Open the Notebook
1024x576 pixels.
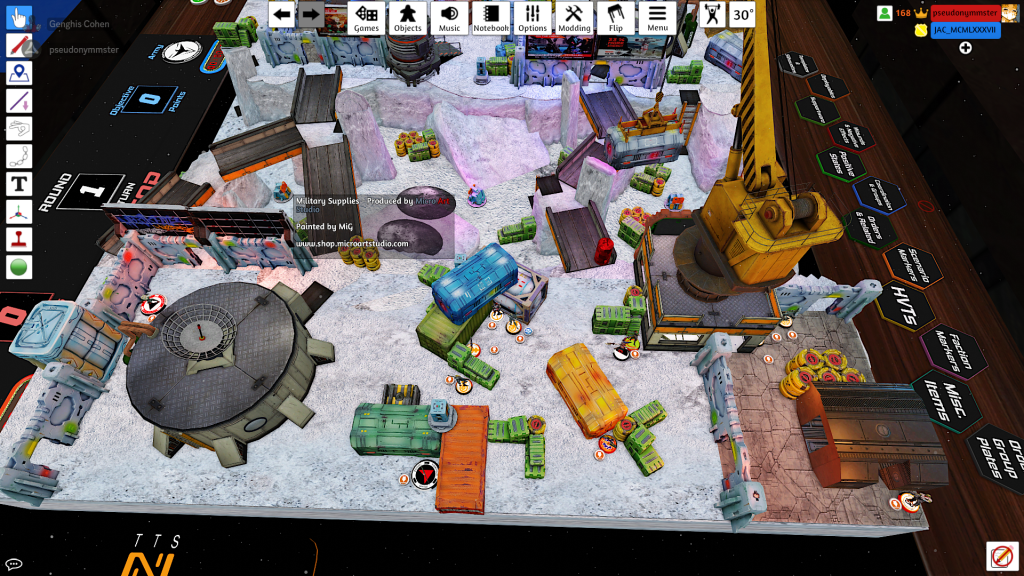click(x=491, y=17)
